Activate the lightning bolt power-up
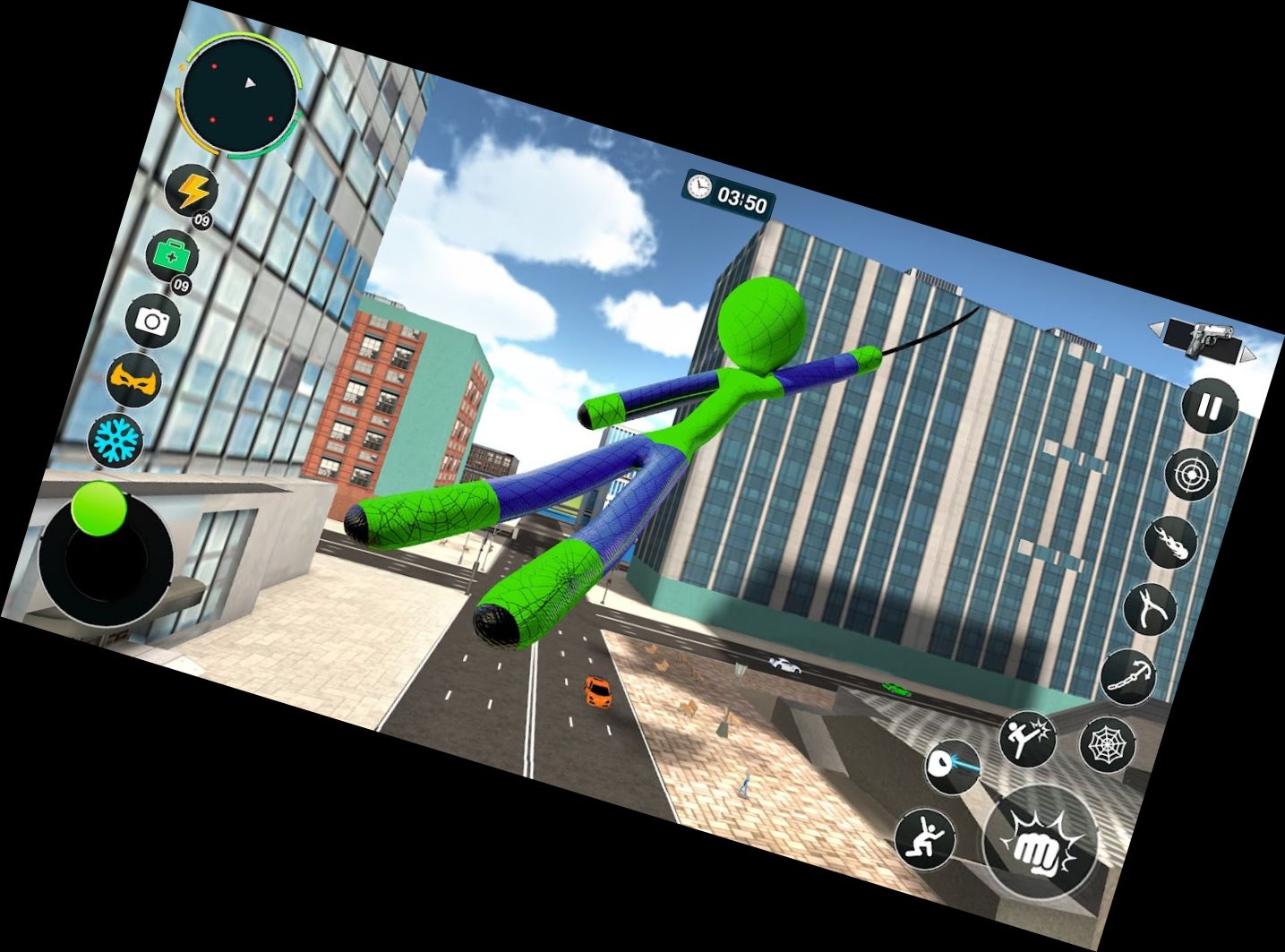 (193, 191)
